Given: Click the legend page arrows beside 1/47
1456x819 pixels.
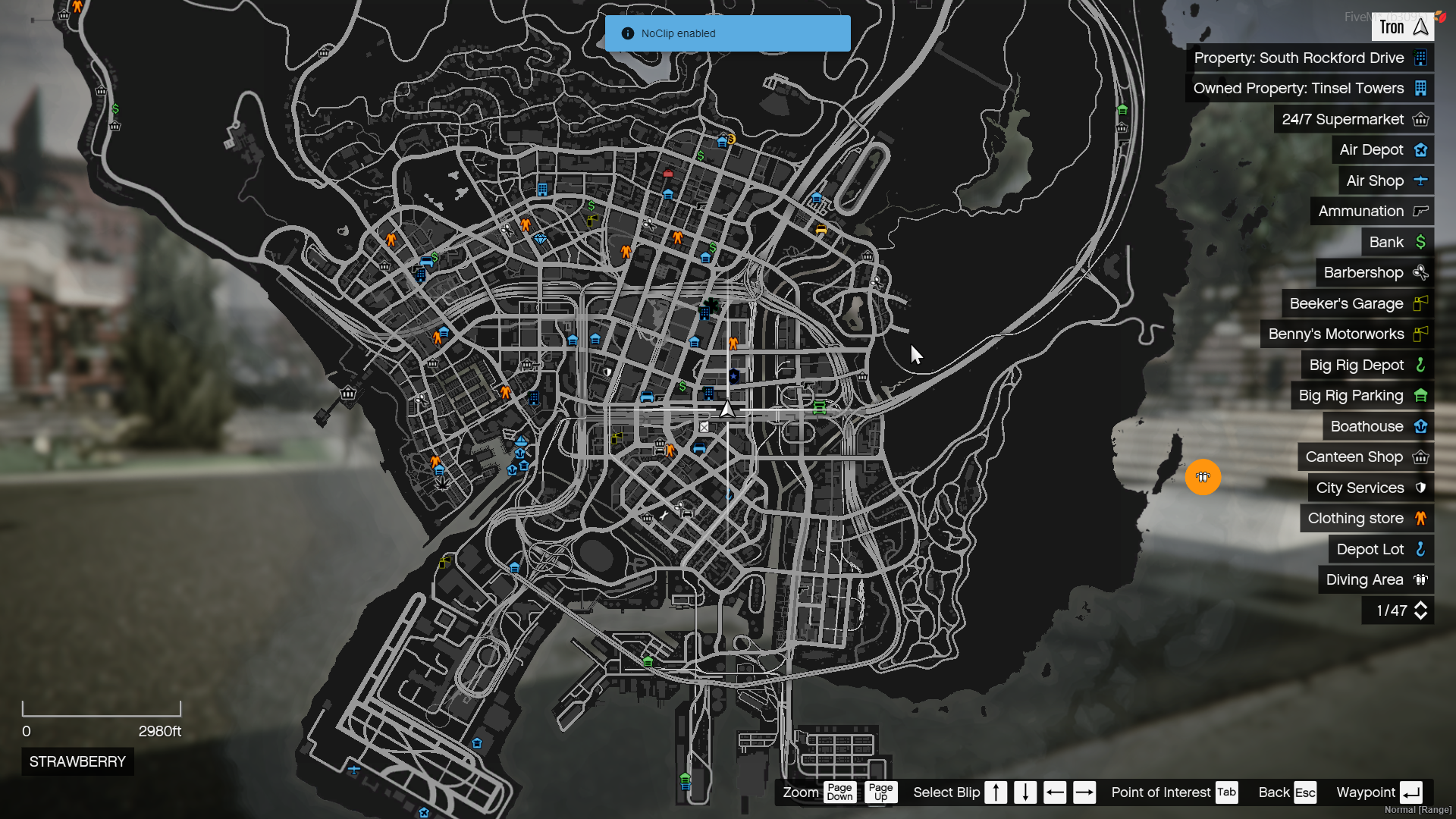Looking at the screenshot, I should tap(1420, 610).
